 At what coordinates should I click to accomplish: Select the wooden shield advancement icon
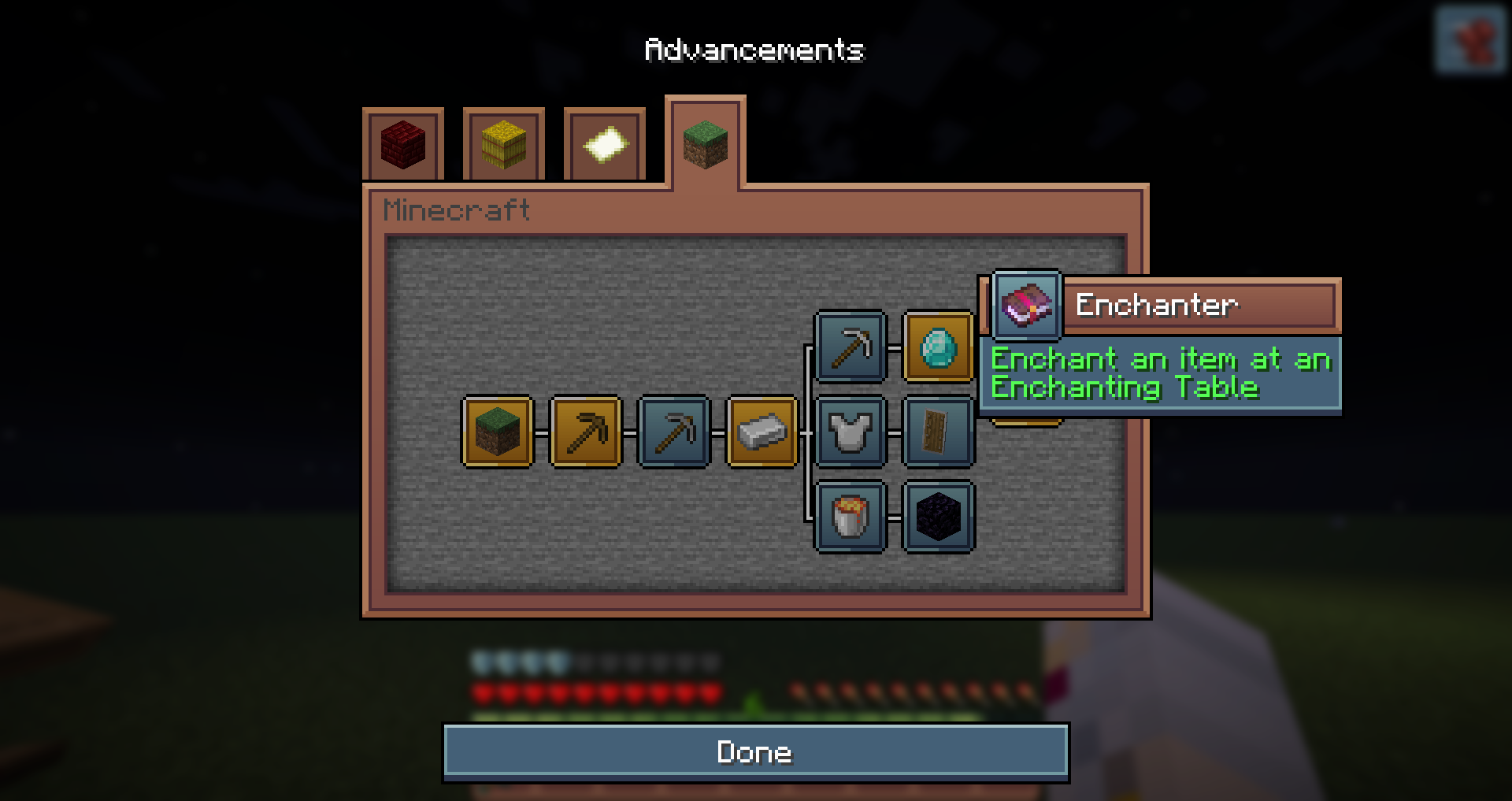tap(938, 432)
